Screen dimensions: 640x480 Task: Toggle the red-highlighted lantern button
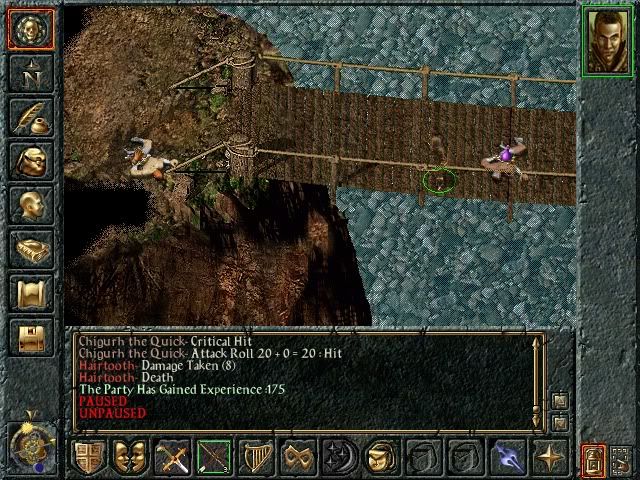pos(594,459)
